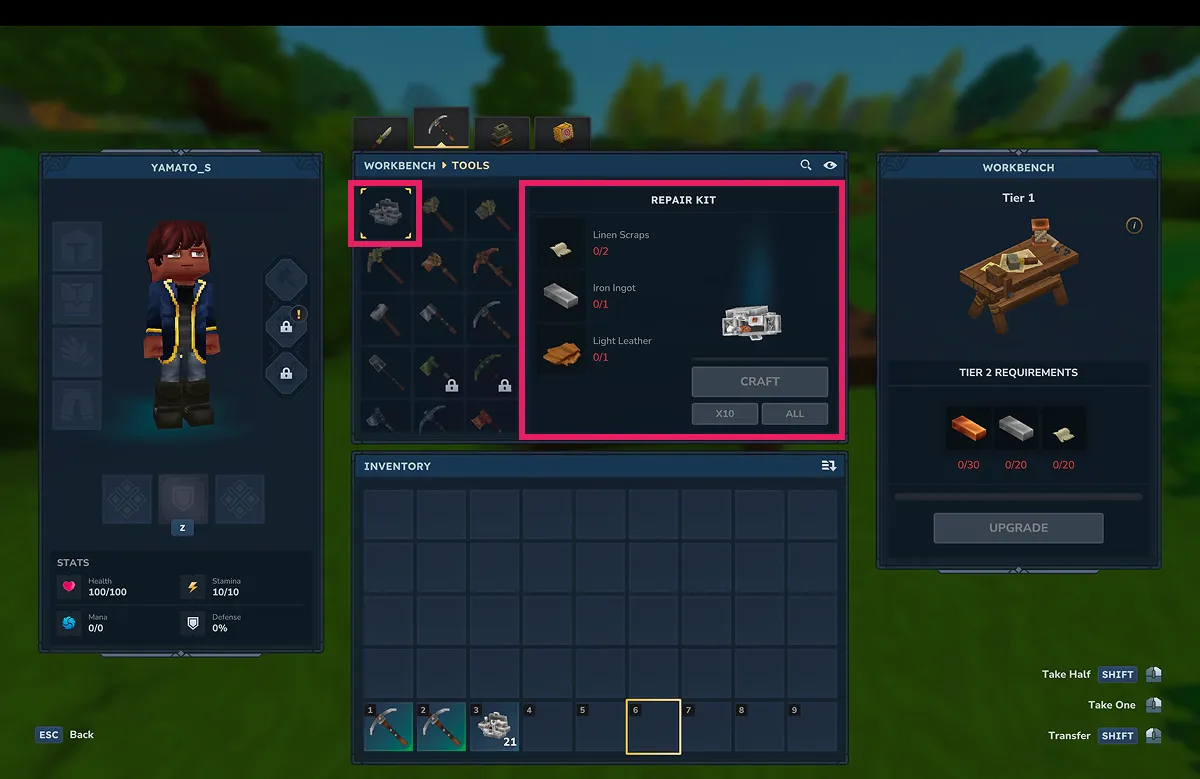Select the ALL craft quantity button
This screenshot has height=779, width=1200.
pyautogui.click(x=794, y=413)
